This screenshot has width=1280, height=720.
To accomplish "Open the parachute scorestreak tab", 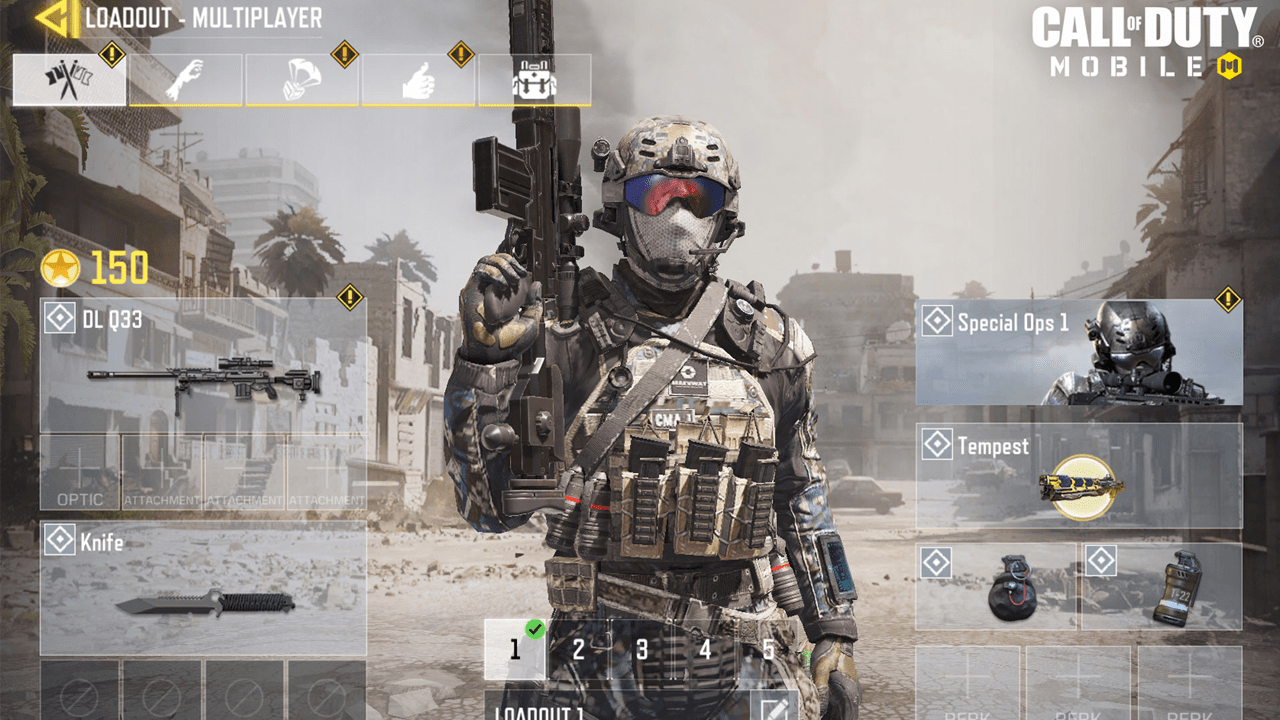I will coord(302,80).
